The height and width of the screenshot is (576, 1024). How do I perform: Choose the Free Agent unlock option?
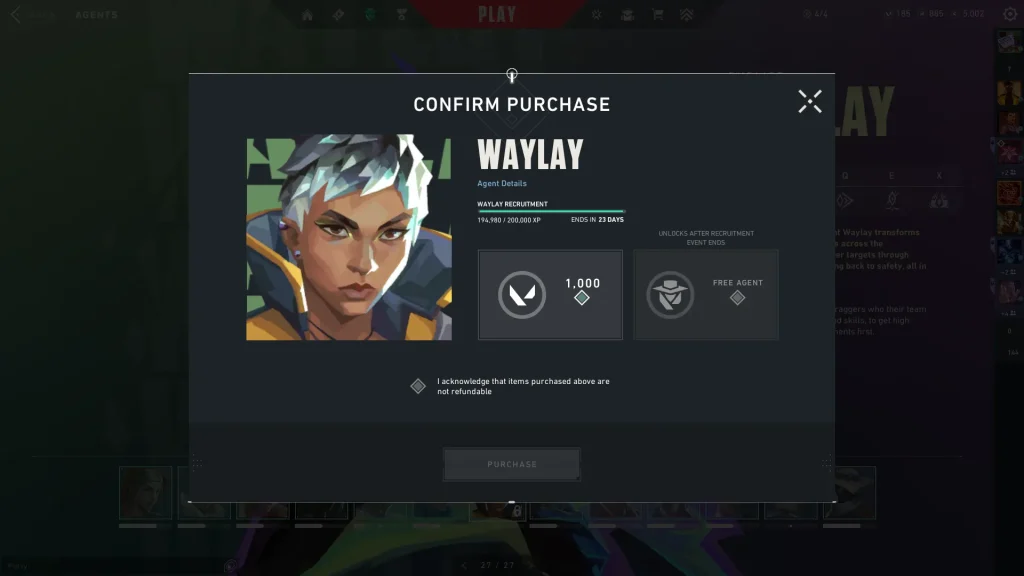click(706, 295)
